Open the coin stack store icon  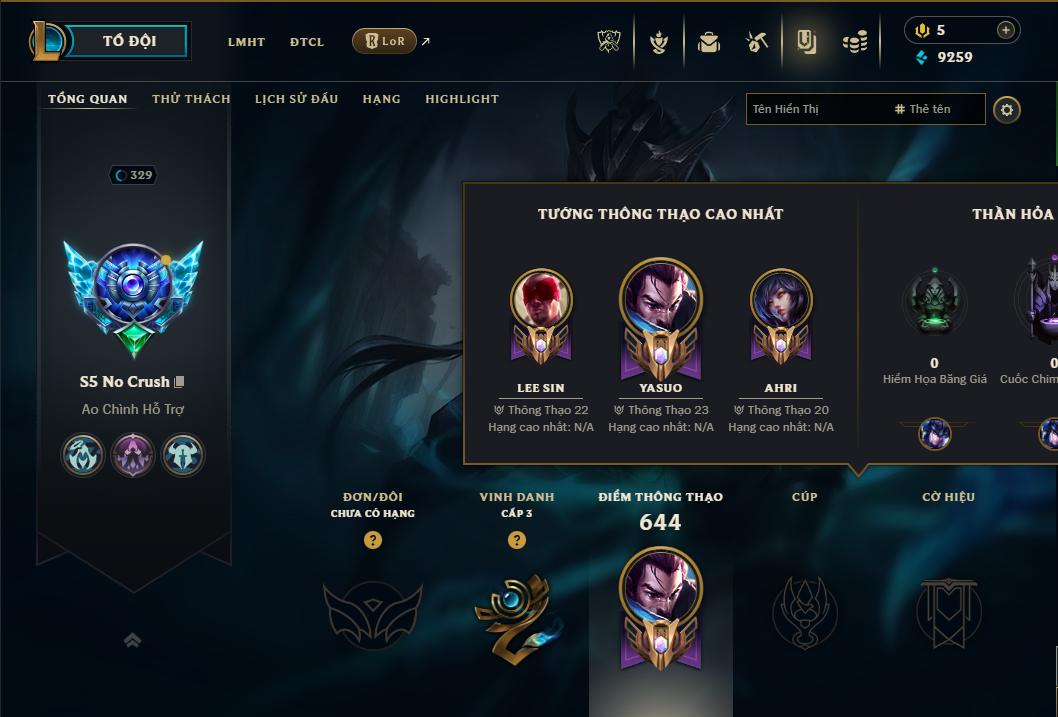click(x=854, y=42)
